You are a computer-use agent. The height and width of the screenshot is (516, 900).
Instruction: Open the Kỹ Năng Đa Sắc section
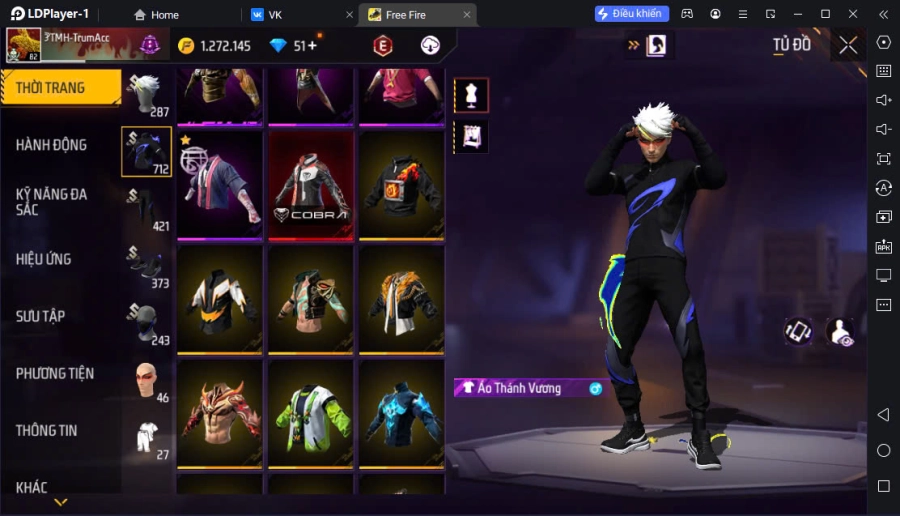click(x=60, y=201)
